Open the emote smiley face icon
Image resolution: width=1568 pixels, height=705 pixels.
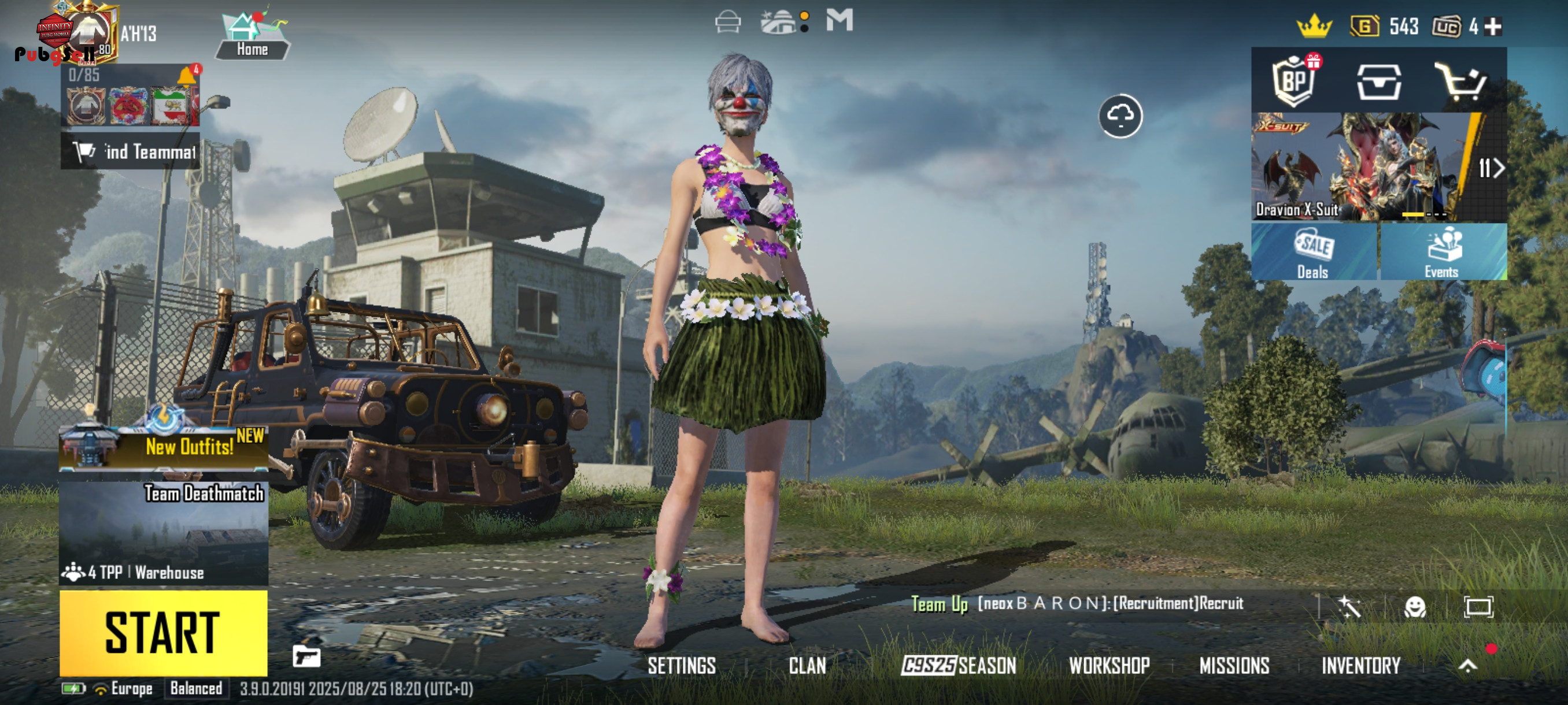coord(1415,606)
